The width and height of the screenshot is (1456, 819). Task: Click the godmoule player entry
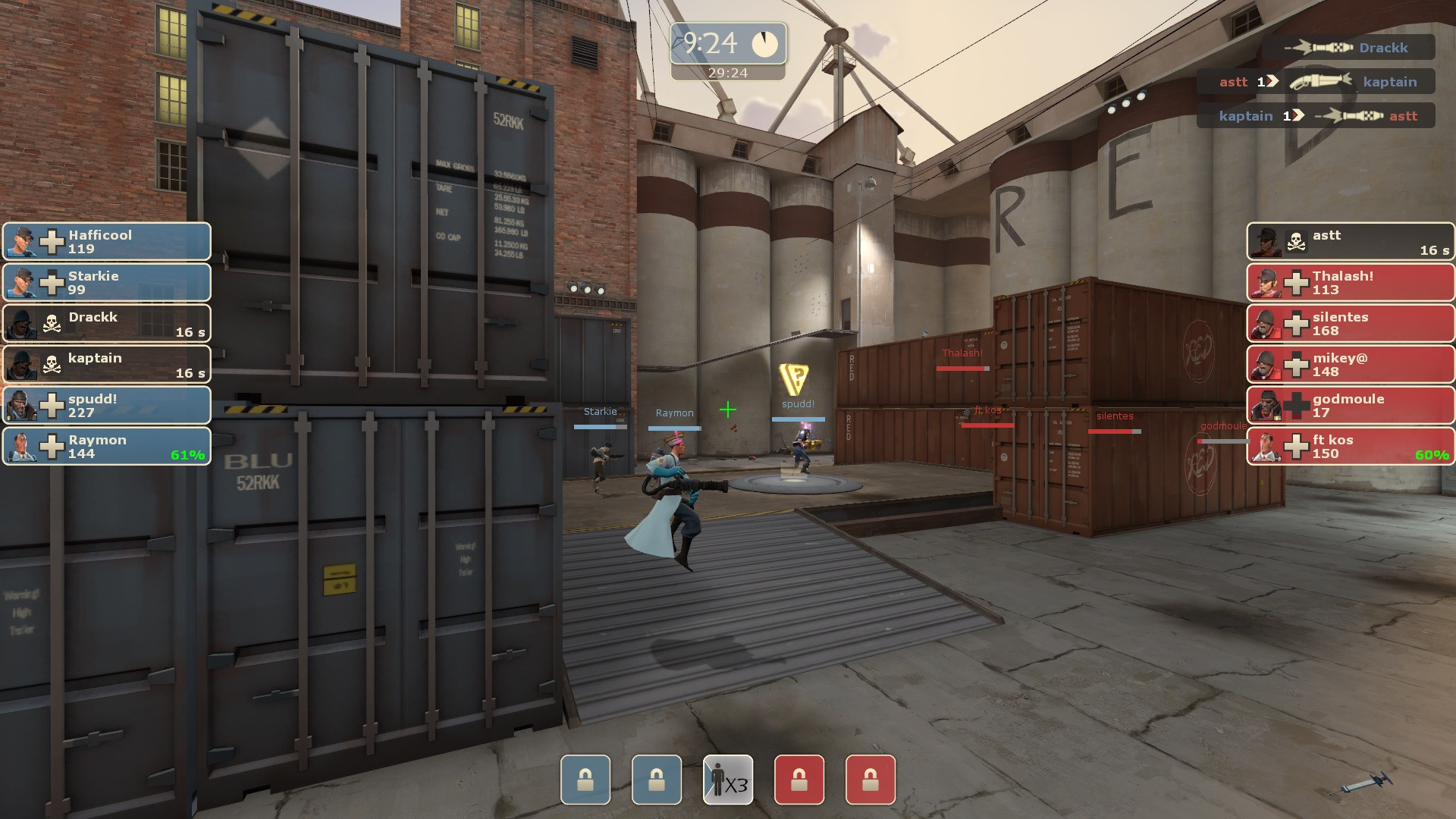[x=1350, y=405]
